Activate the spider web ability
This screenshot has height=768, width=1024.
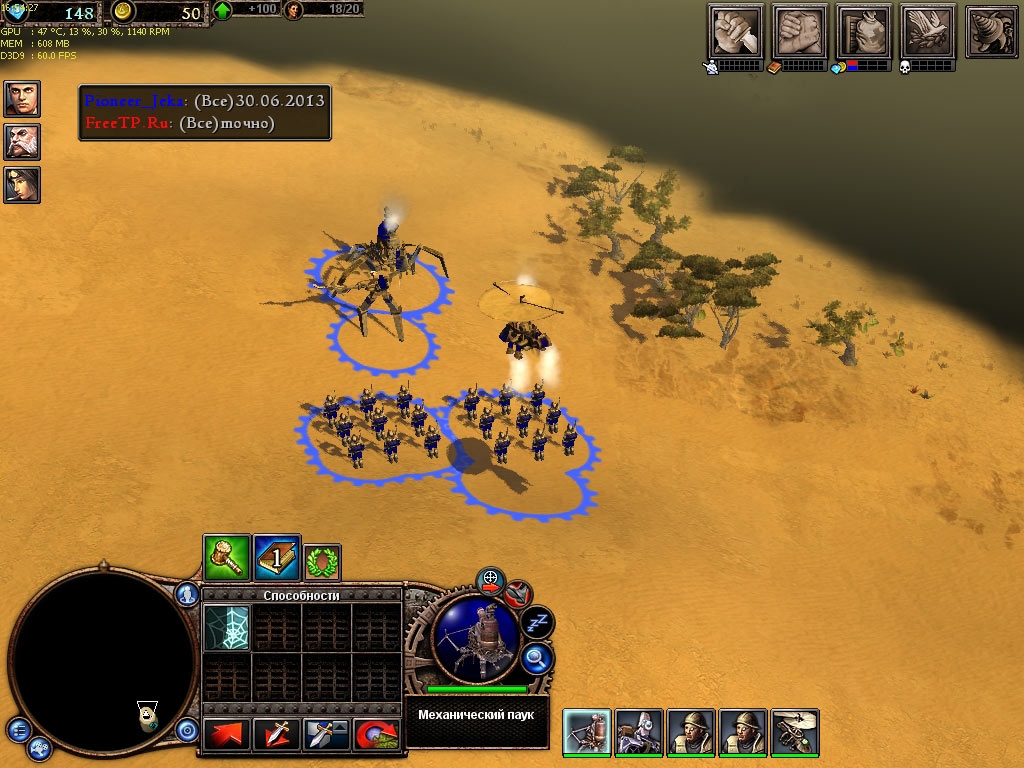(x=226, y=628)
